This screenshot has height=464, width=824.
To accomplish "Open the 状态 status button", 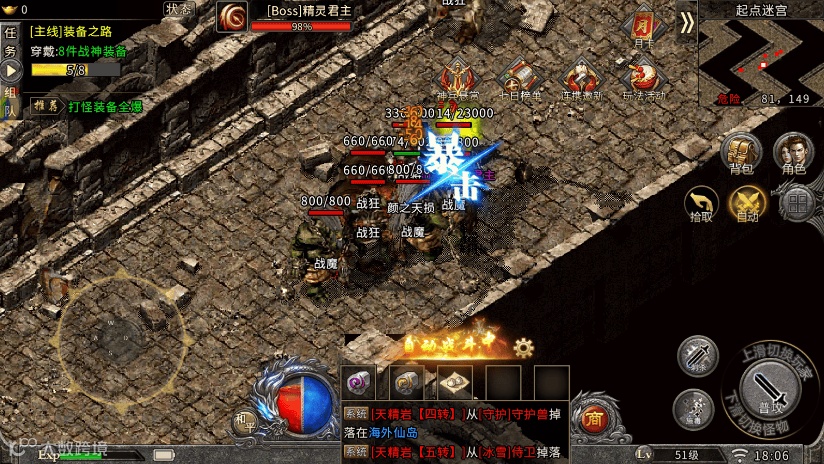I will (181, 9).
